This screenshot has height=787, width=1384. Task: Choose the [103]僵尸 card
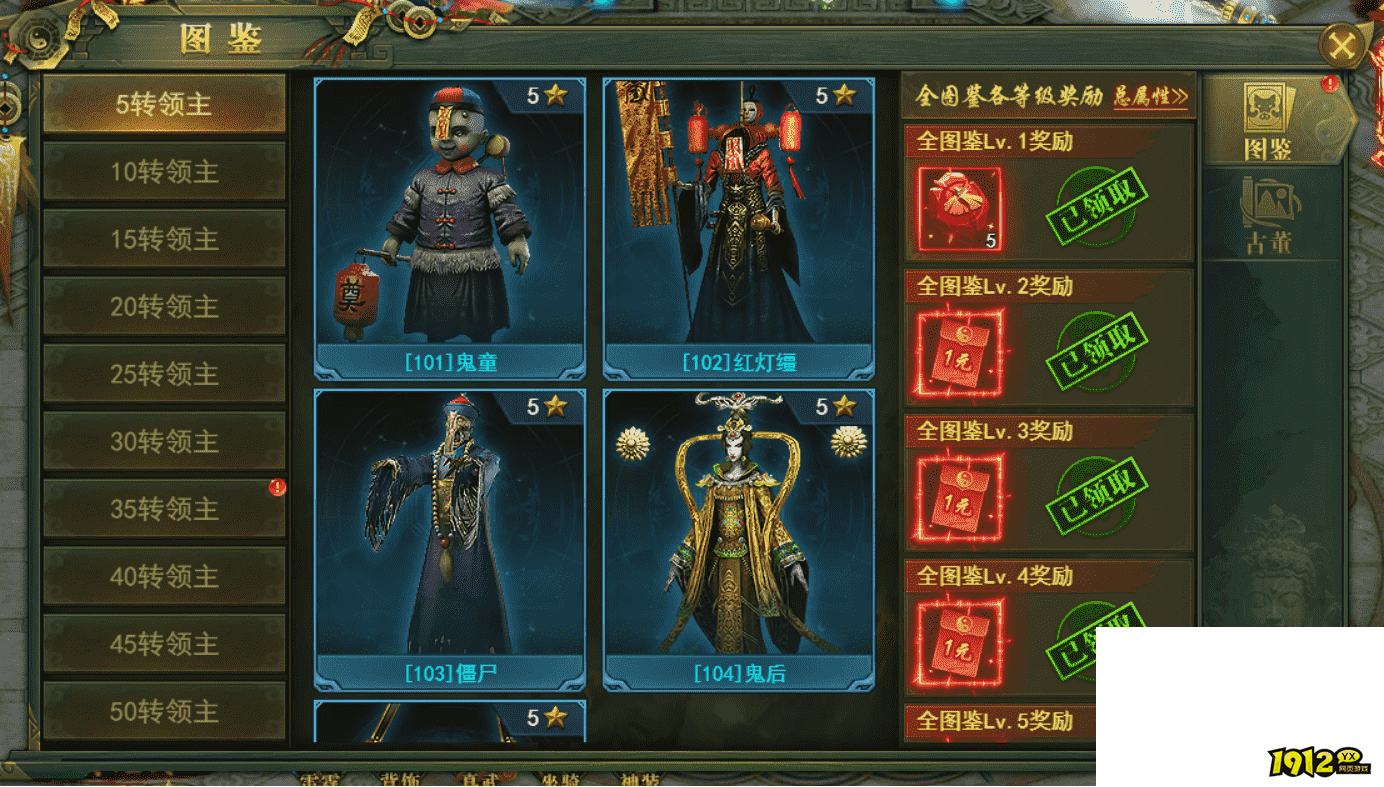pos(449,538)
